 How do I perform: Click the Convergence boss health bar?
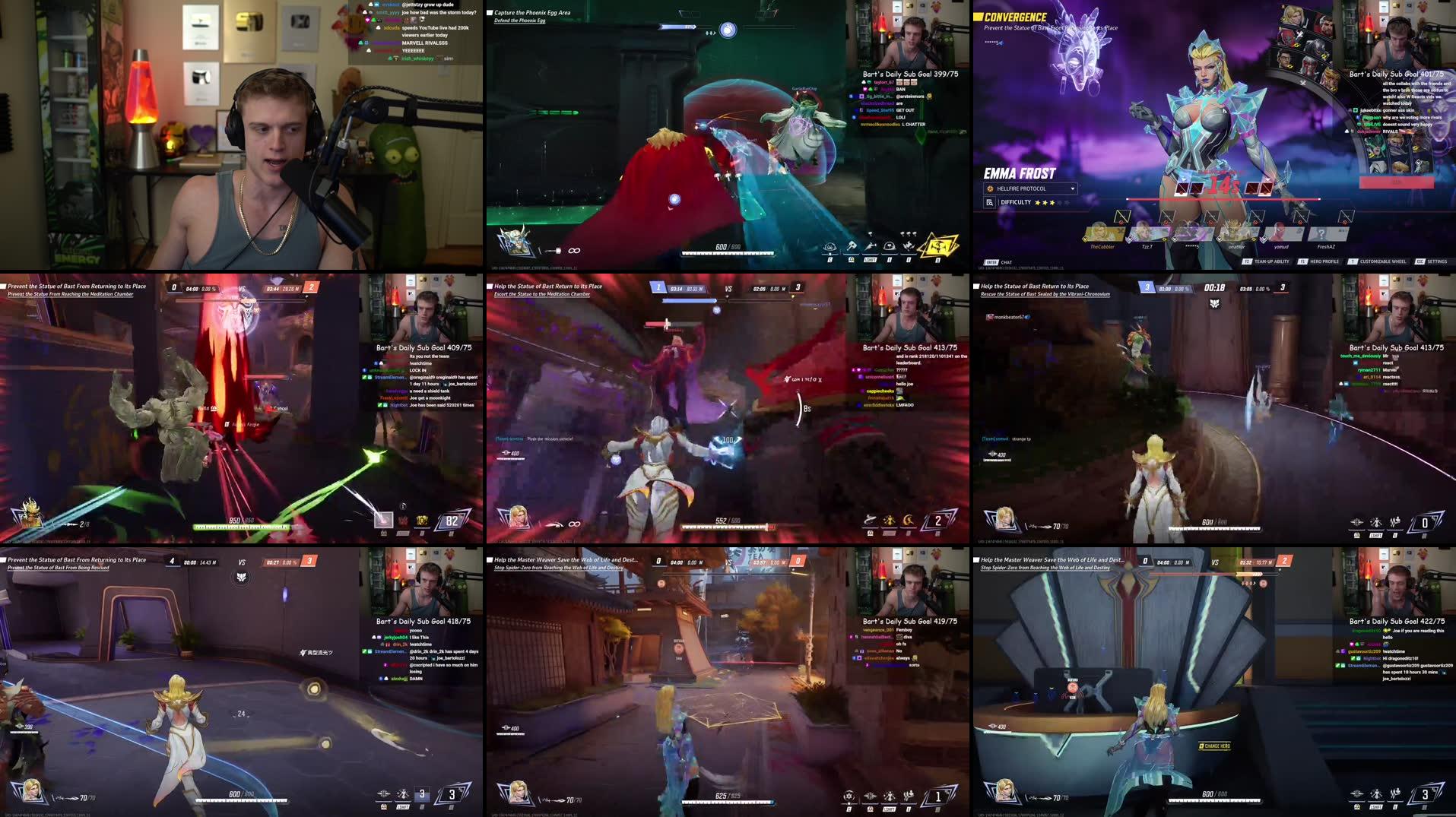(x=1223, y=198)
